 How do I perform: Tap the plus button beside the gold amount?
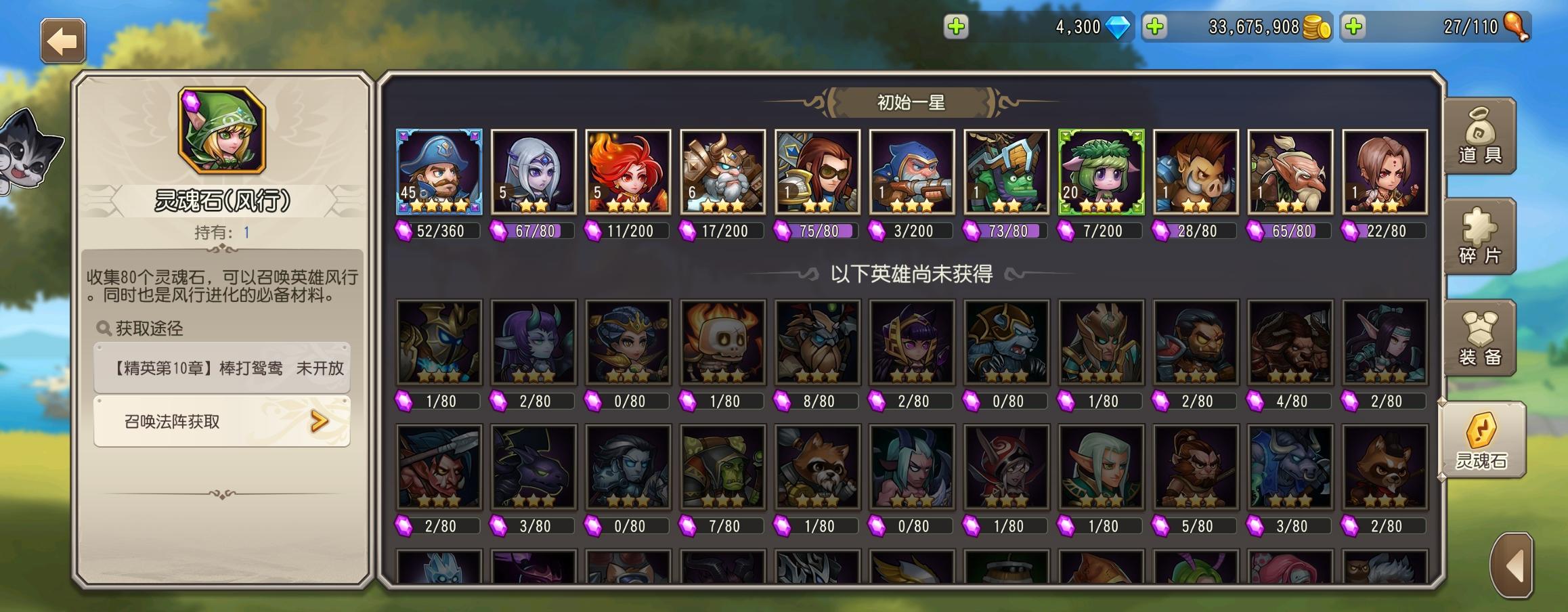point(1155,27)
